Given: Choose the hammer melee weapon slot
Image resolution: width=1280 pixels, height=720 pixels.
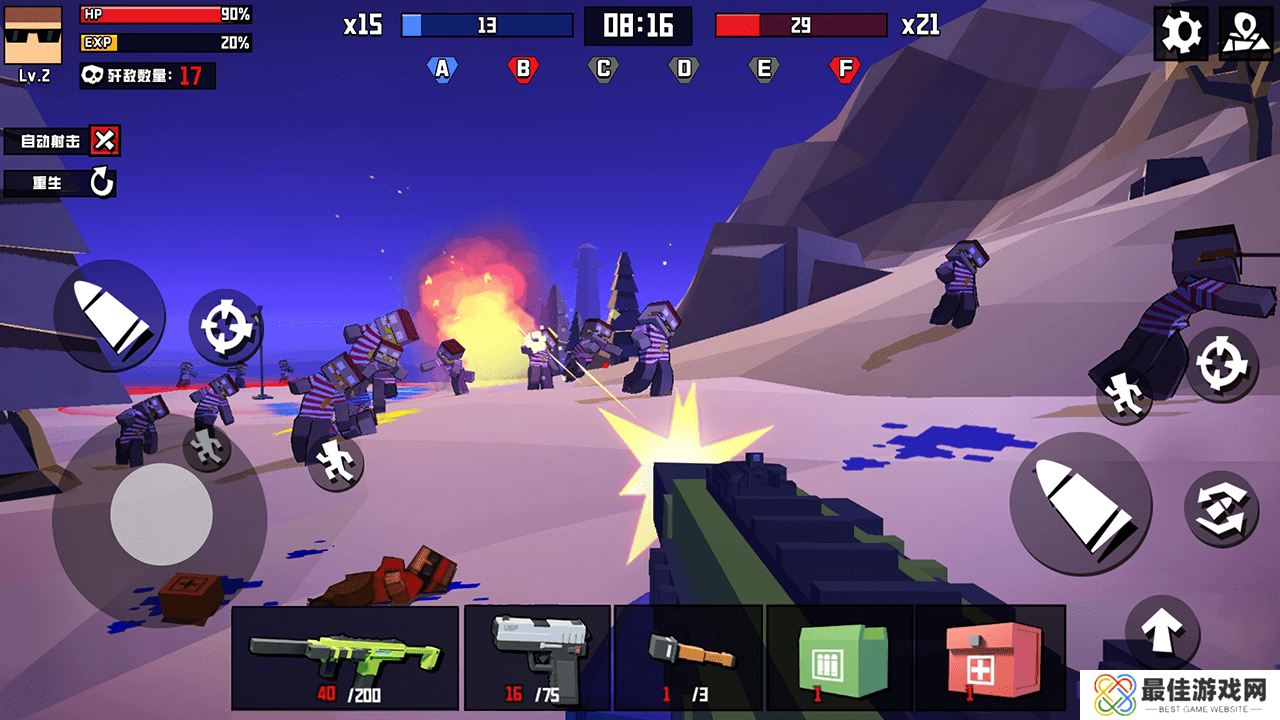Looking at the screenshot, I should click(688, 657).
